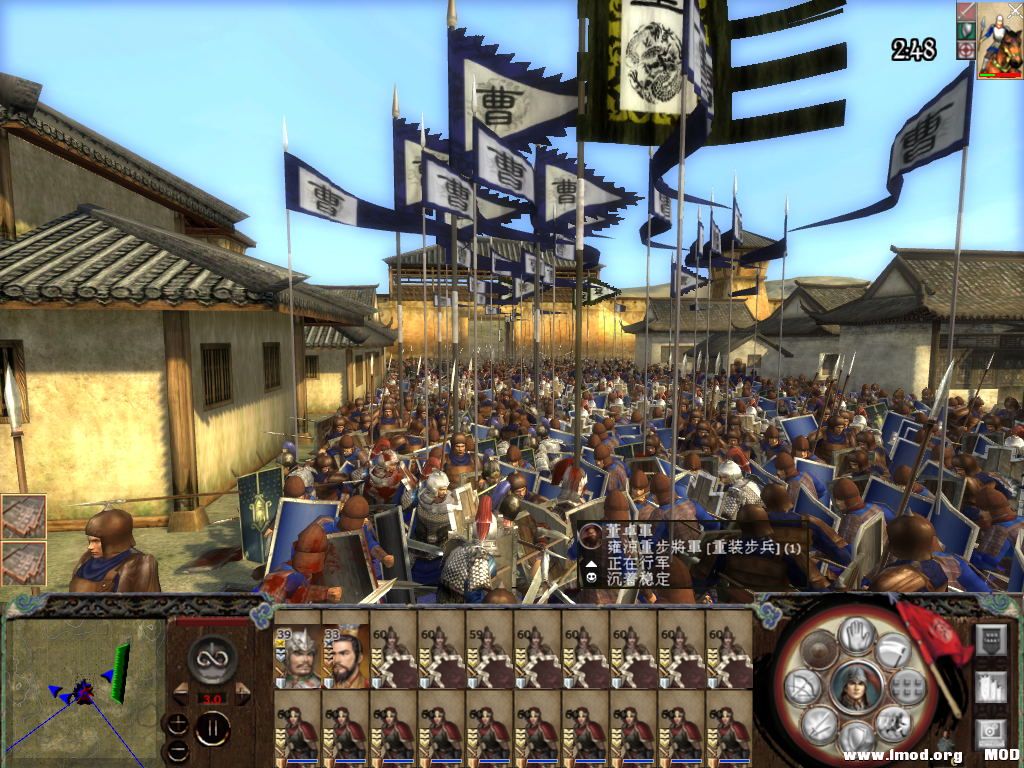Toggle the shield defensive stance button
The height and width of the screenshot is (768, 1024).
(819, 650)
